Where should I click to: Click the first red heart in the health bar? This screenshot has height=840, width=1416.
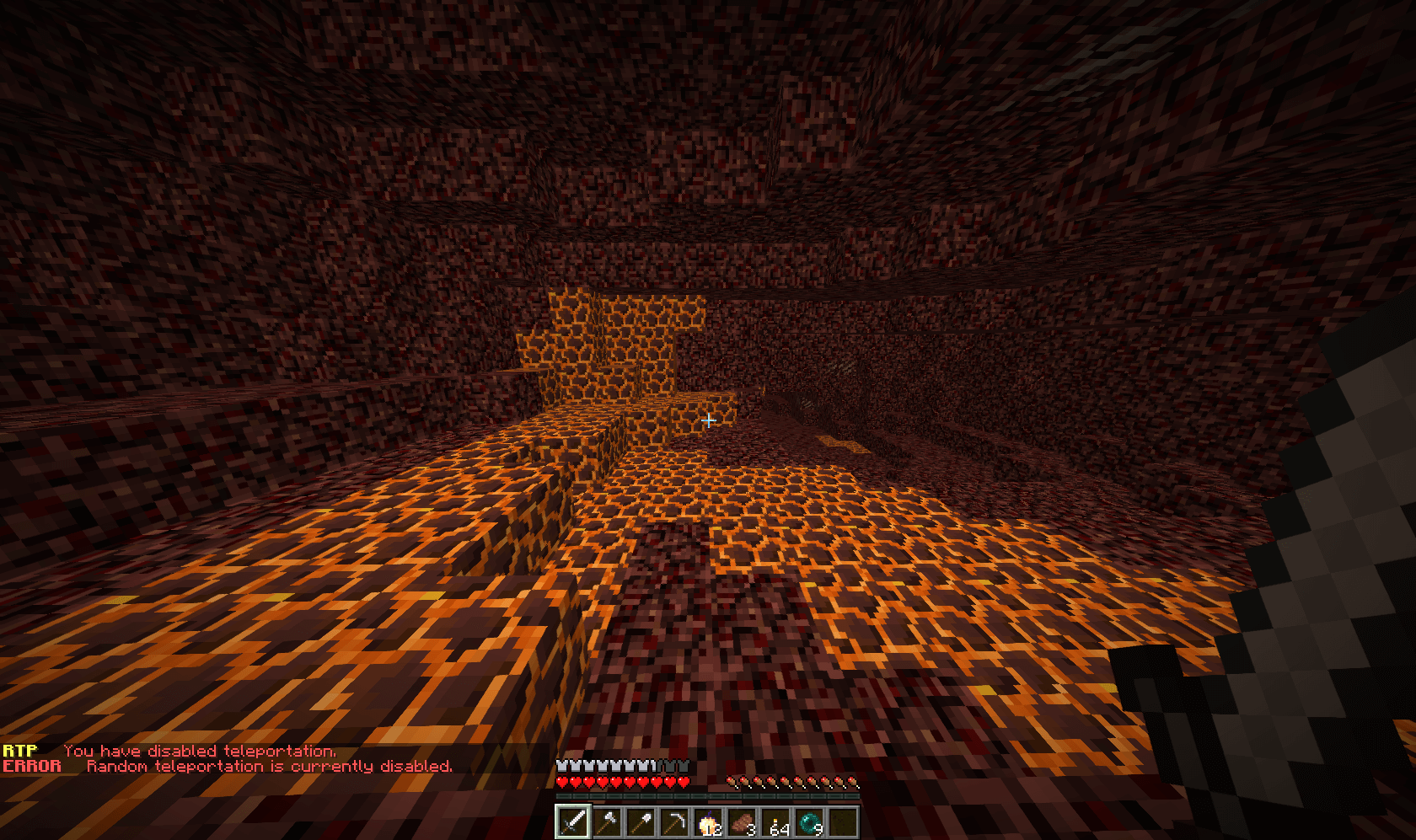(x=561, y=782)
